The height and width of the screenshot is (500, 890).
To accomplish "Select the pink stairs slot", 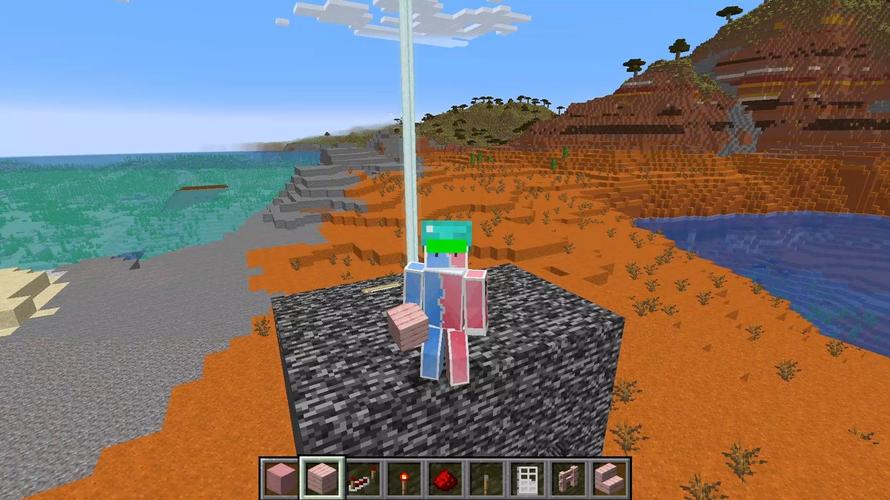I will (x=608, y=478).
